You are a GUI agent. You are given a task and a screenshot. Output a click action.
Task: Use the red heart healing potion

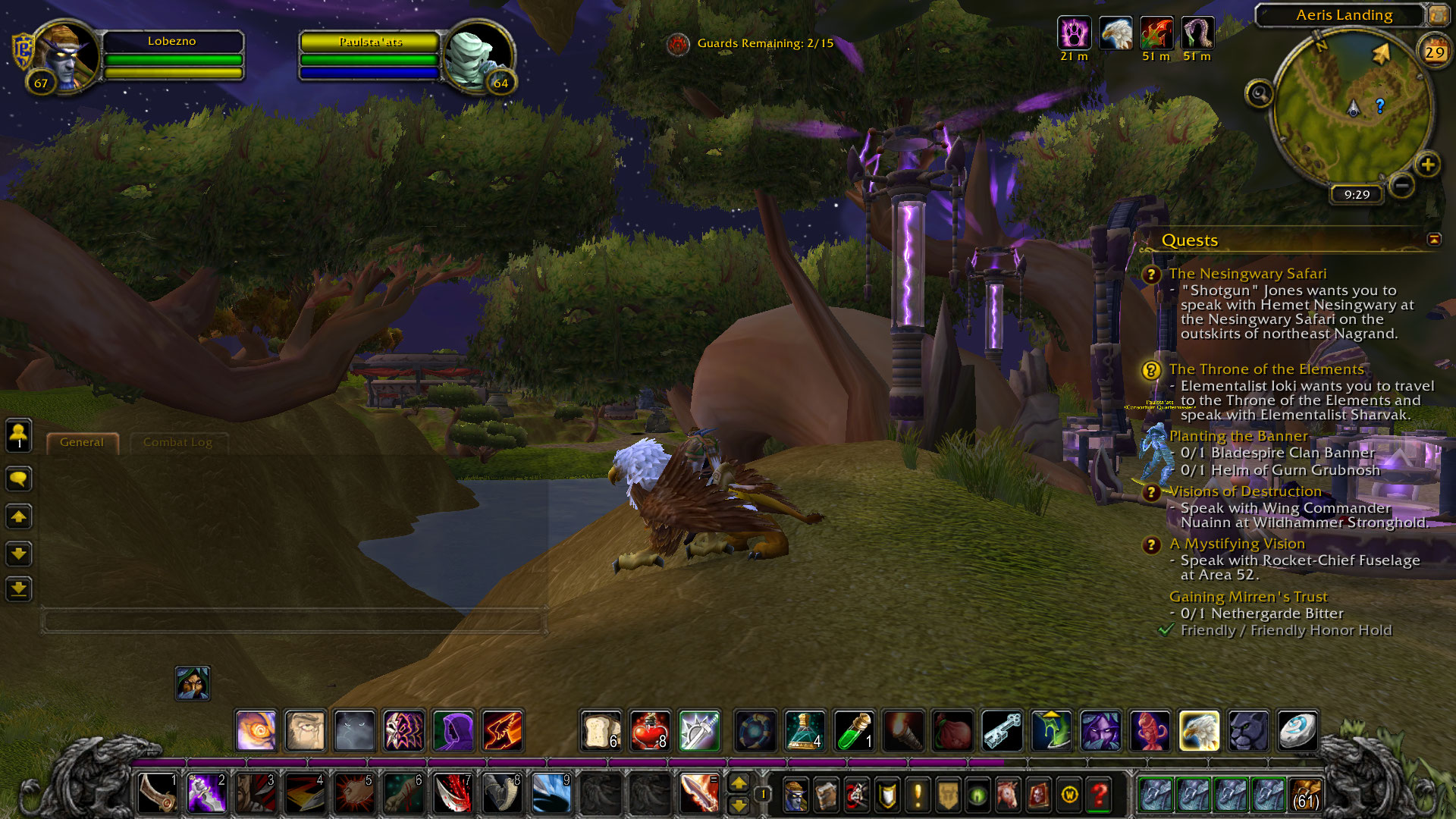[650, 731]
